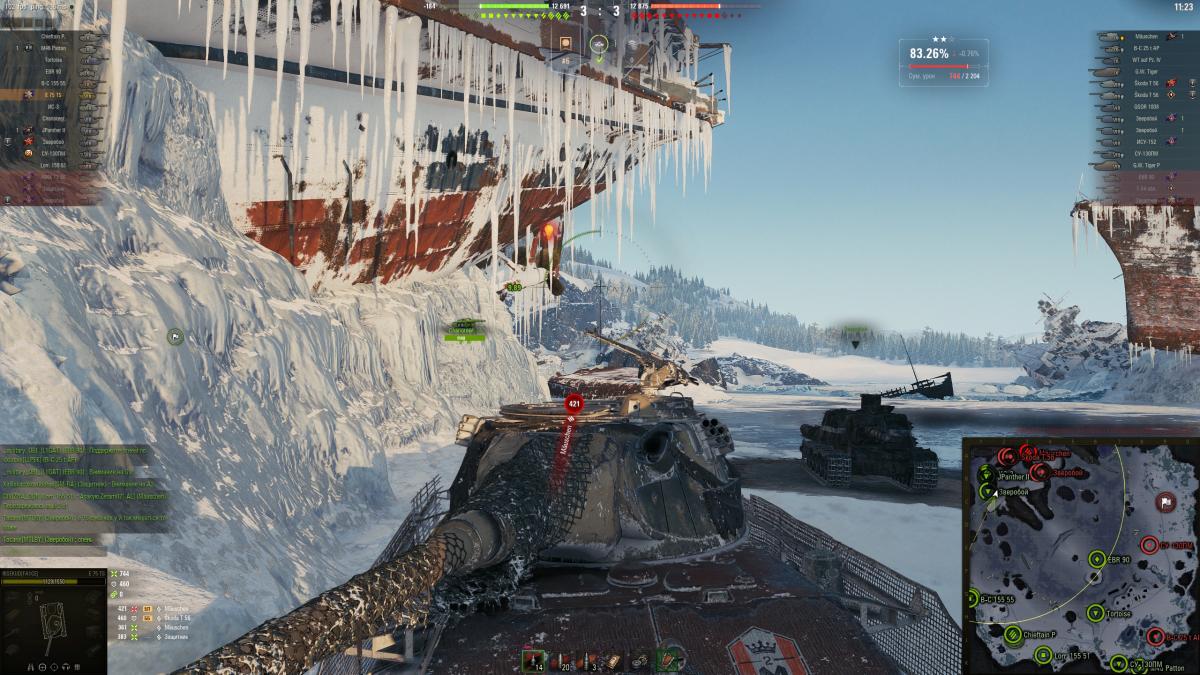Click the red enemy base flag on minimap

click(x=1165, y=500)
